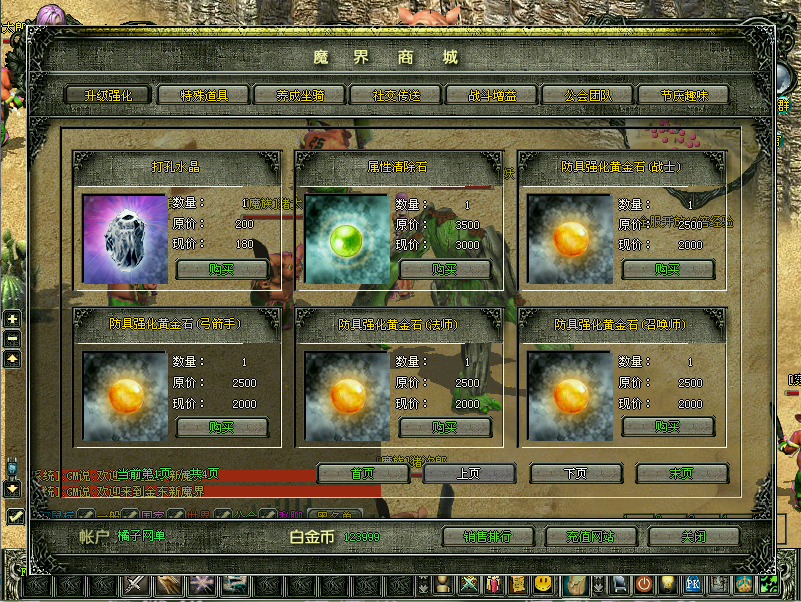Open the 销售排行 sales ranking
The width and height of the screenshot is (801, 602).
pos(488,537)
